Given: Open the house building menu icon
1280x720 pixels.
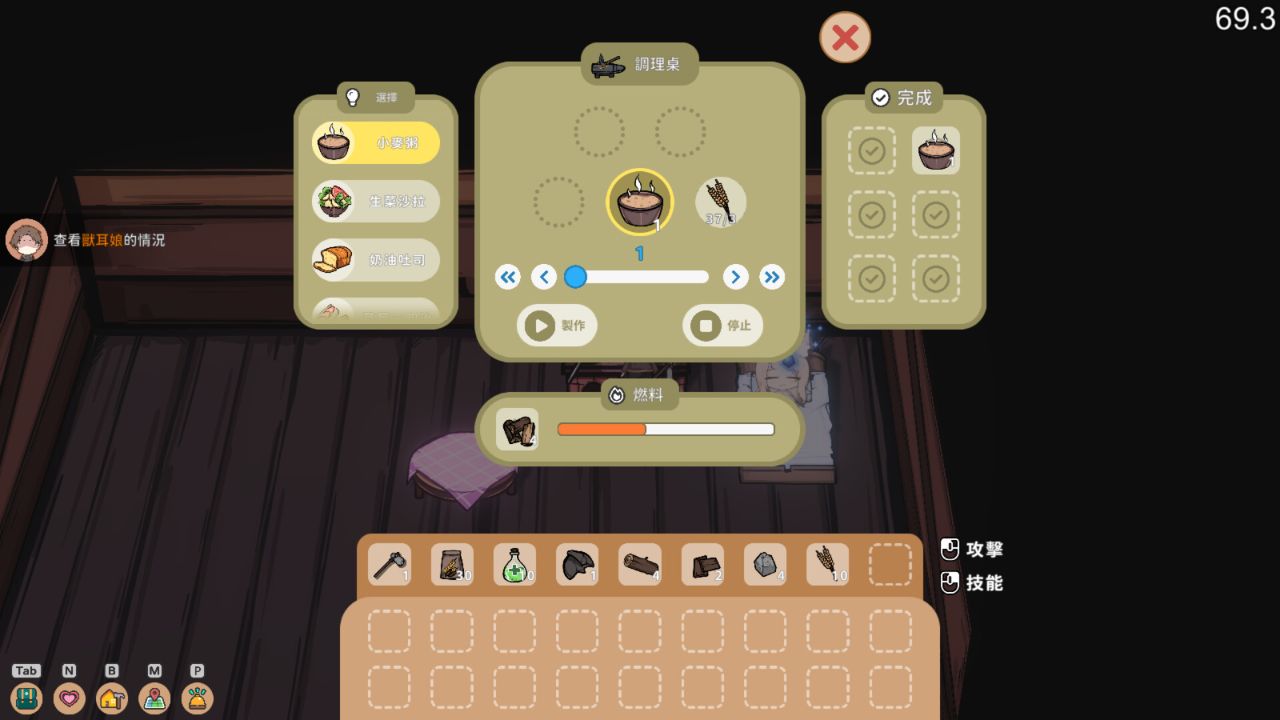Looking at the screenshot, I should (x=111, y=698).
